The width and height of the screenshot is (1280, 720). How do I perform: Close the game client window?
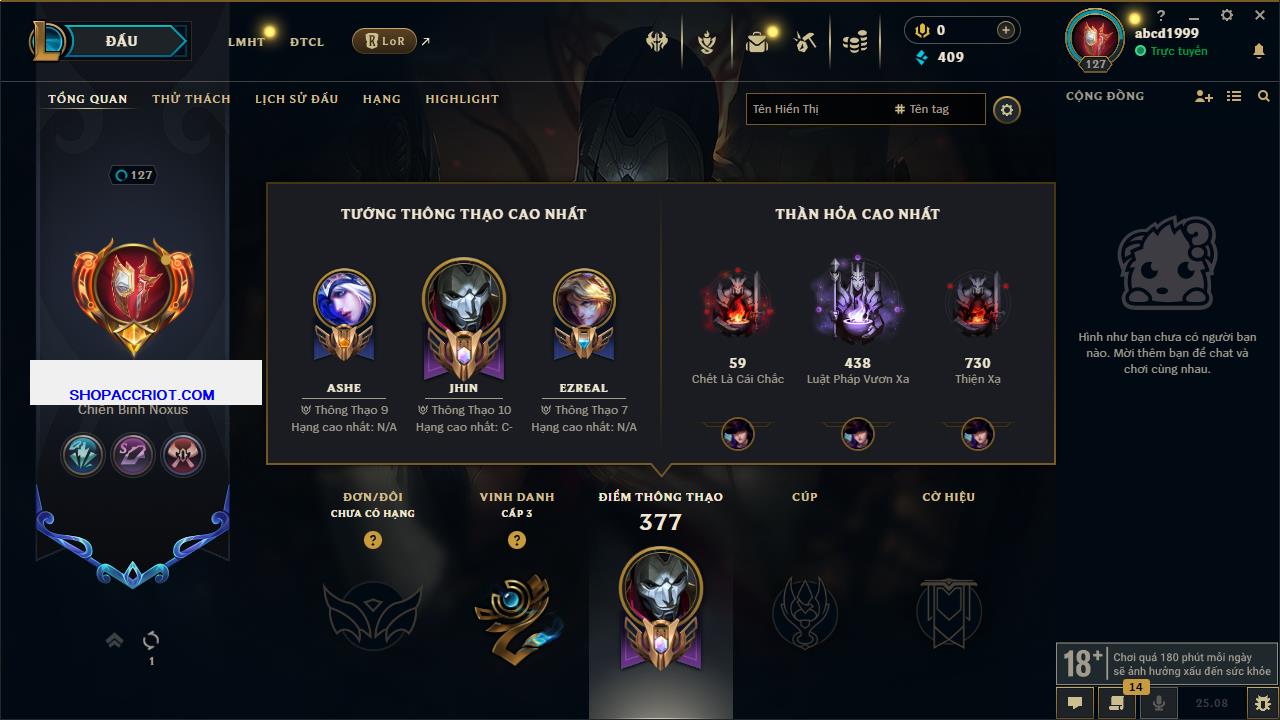point(1259,16)
